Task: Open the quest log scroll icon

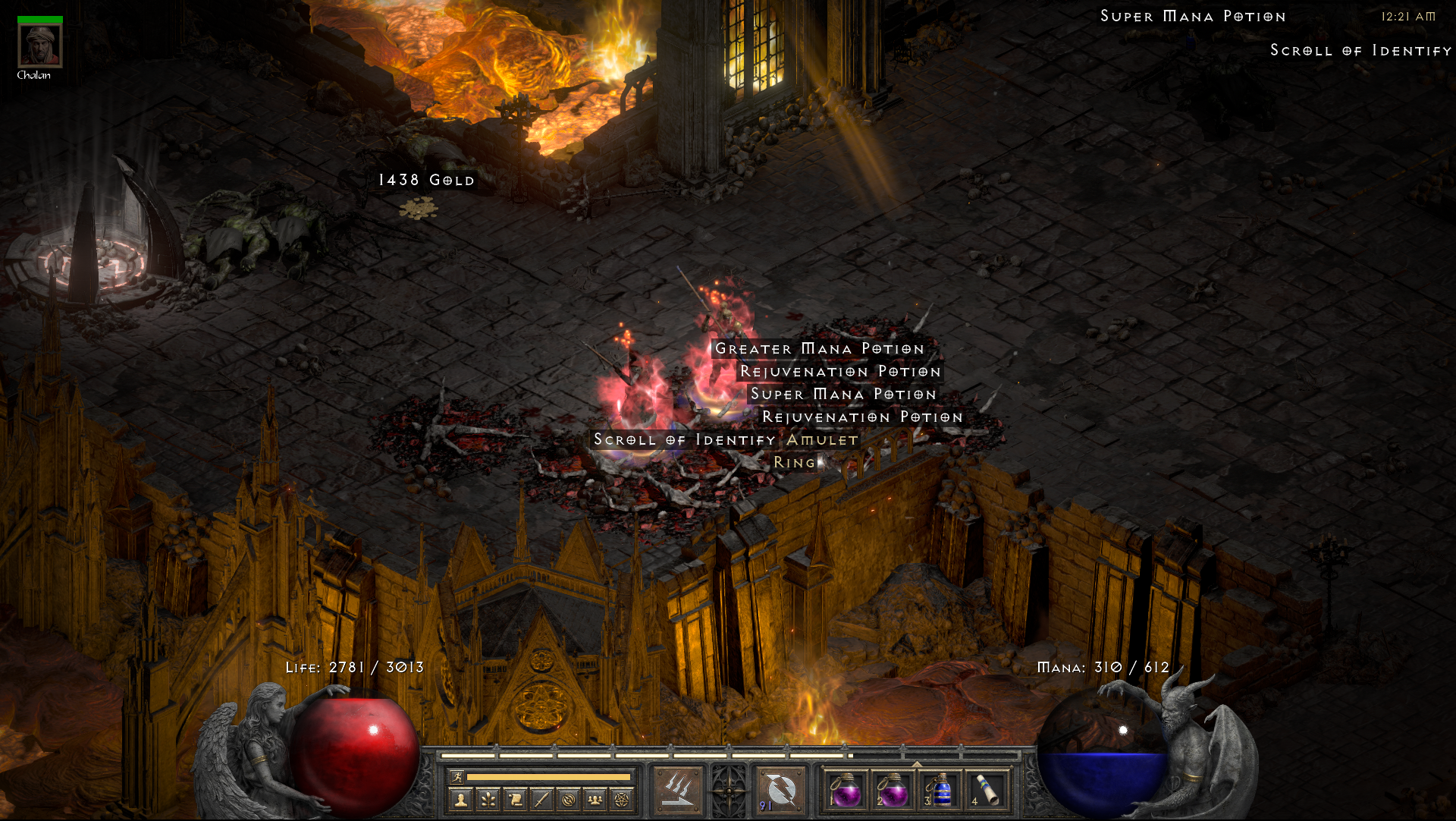Action: click(515, 798)
